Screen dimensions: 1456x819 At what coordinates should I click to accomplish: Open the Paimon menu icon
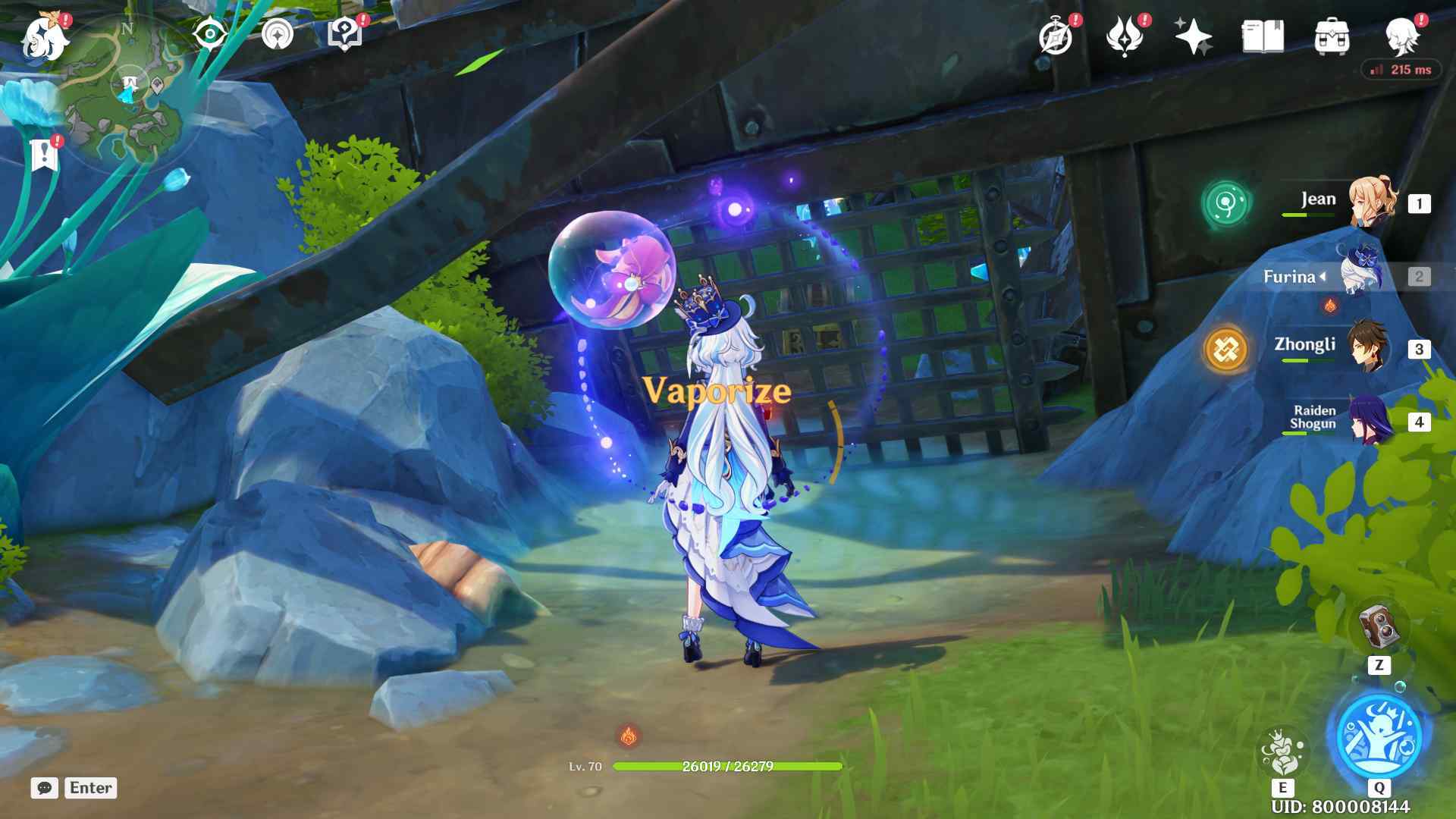(45, 38)
